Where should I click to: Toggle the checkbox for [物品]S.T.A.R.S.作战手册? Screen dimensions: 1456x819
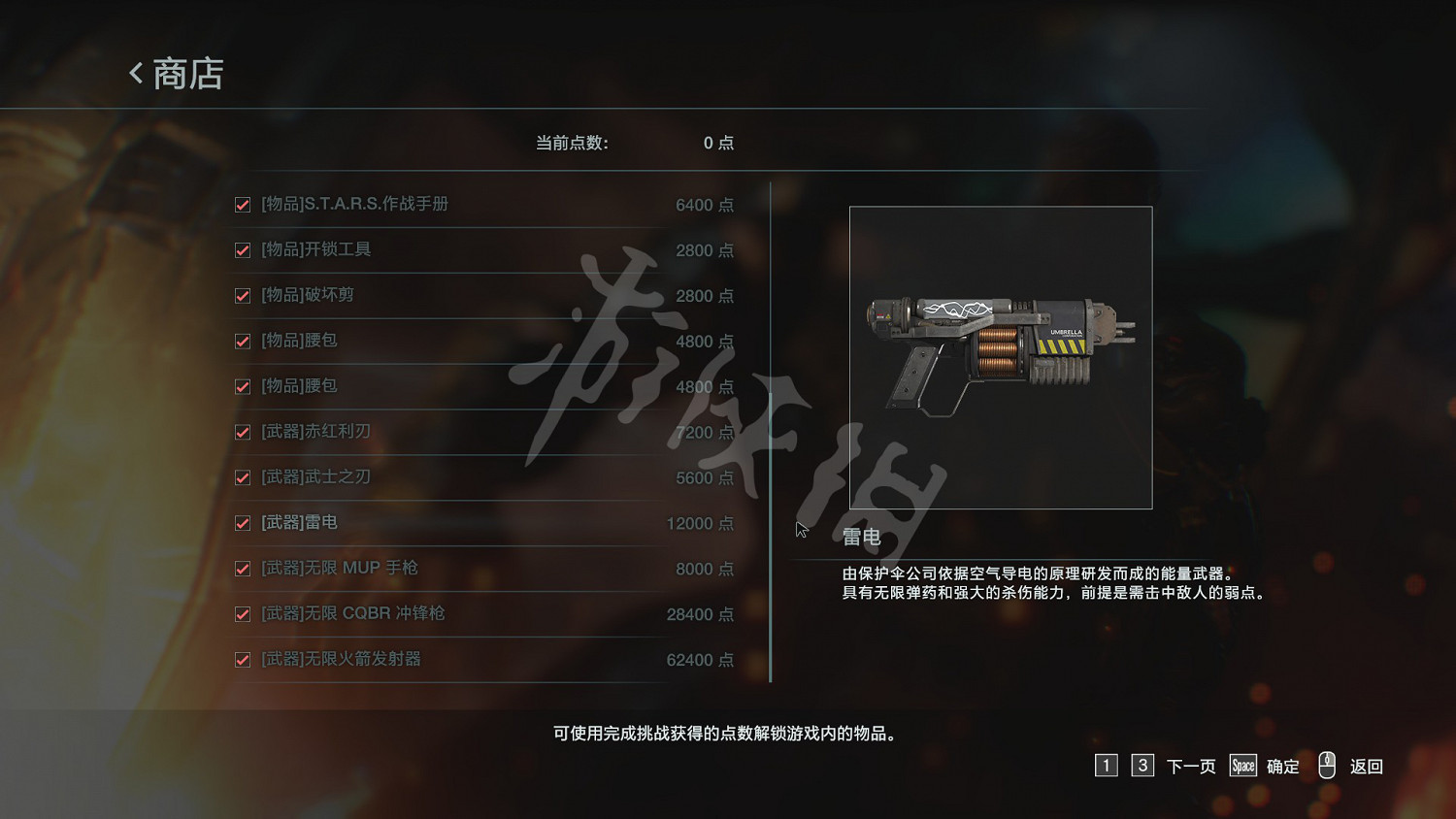tap(242, 205)
